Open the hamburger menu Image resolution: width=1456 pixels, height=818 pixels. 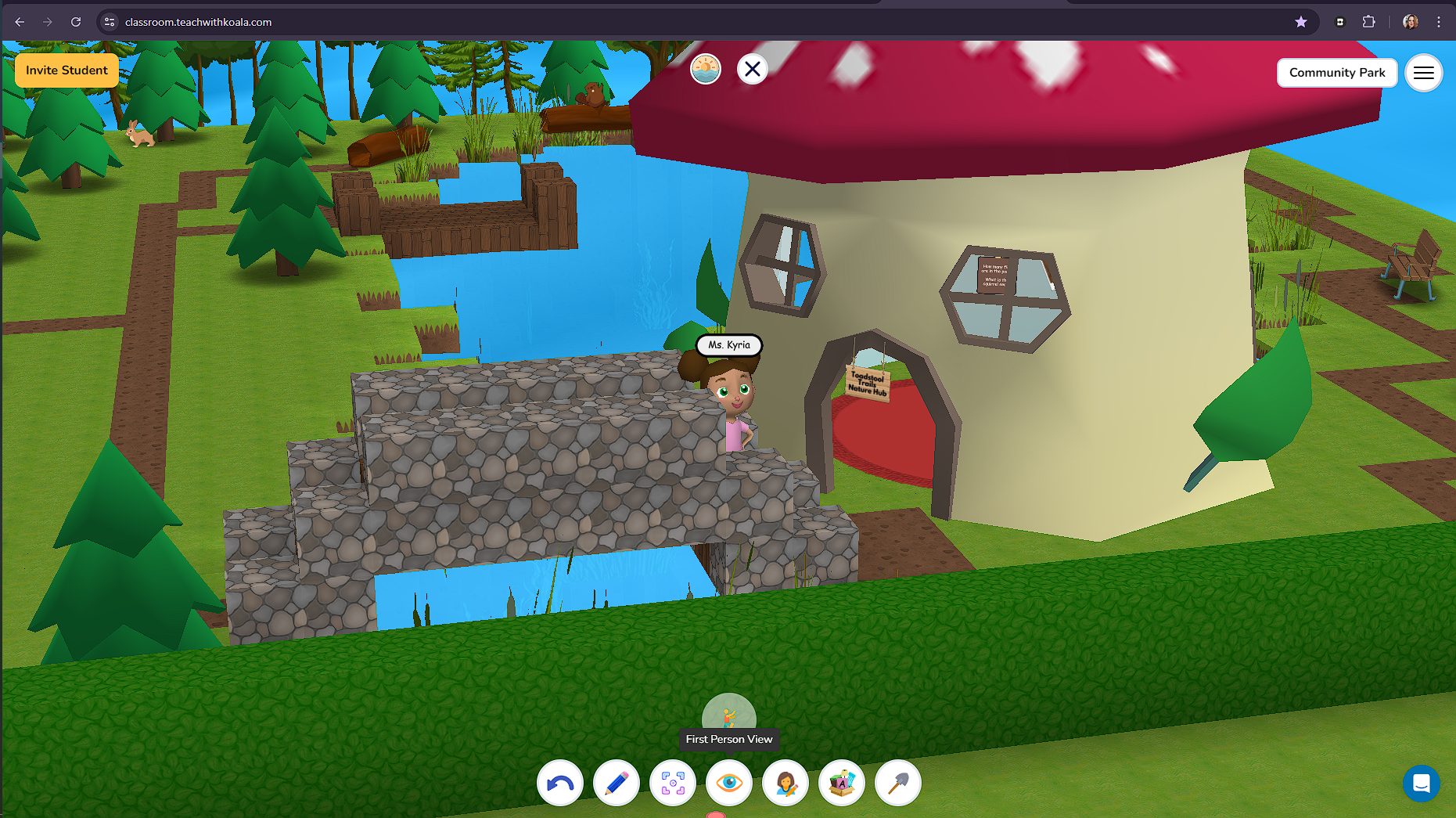pyautogui.click(x=1424, y=73)
